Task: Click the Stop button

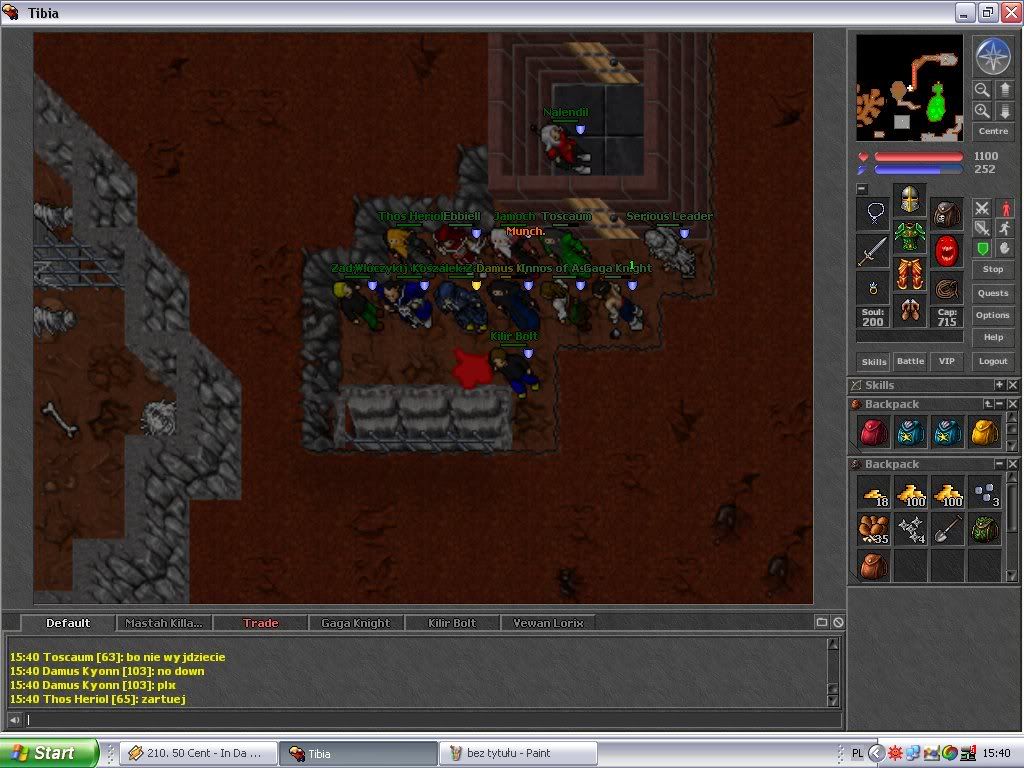Action: point(992,270)
